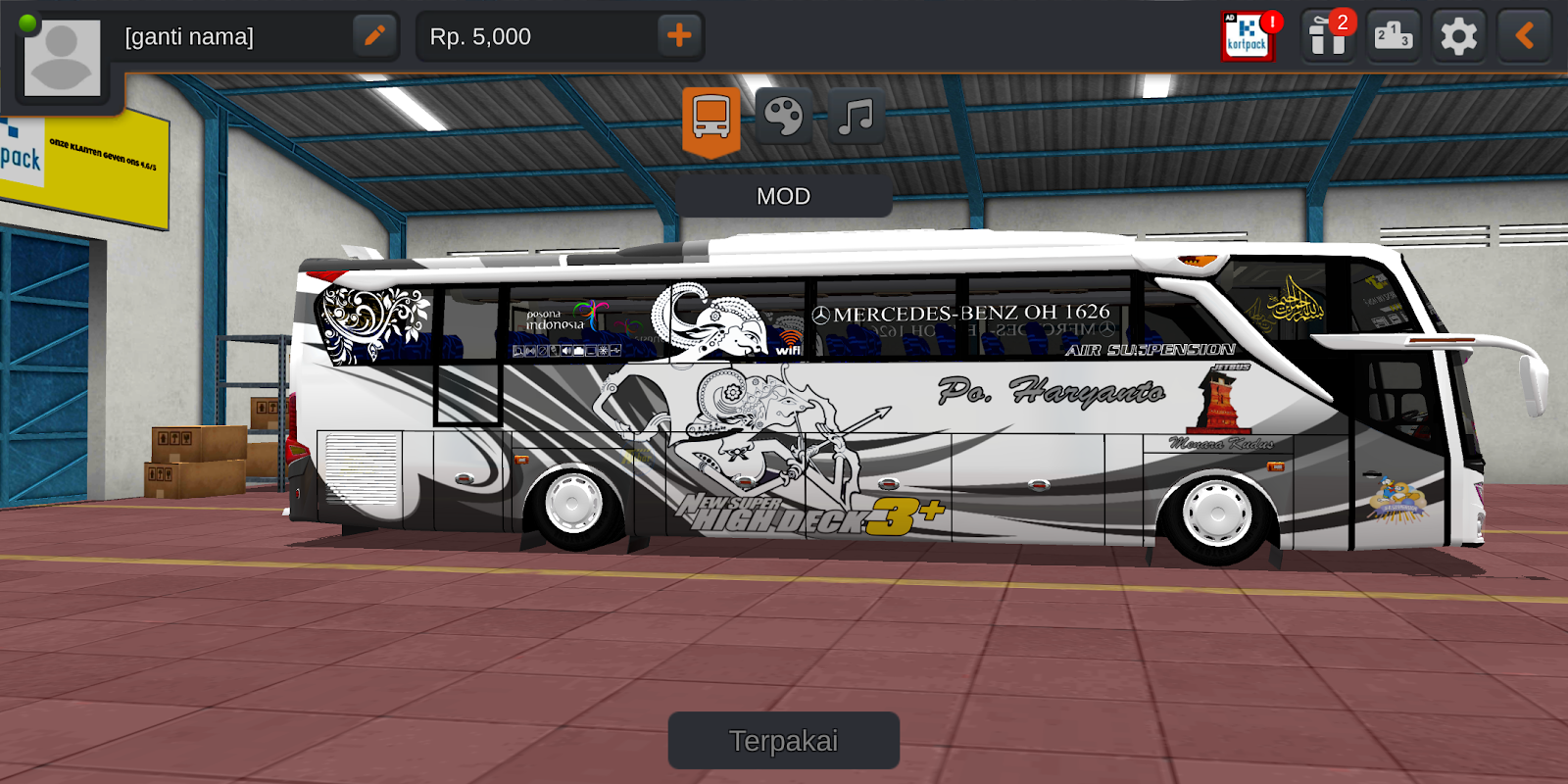Image resolution: width=1568 pixels, height=784 pixels.
Task: Select the paint palette livery icon
Action: [783, 117]
